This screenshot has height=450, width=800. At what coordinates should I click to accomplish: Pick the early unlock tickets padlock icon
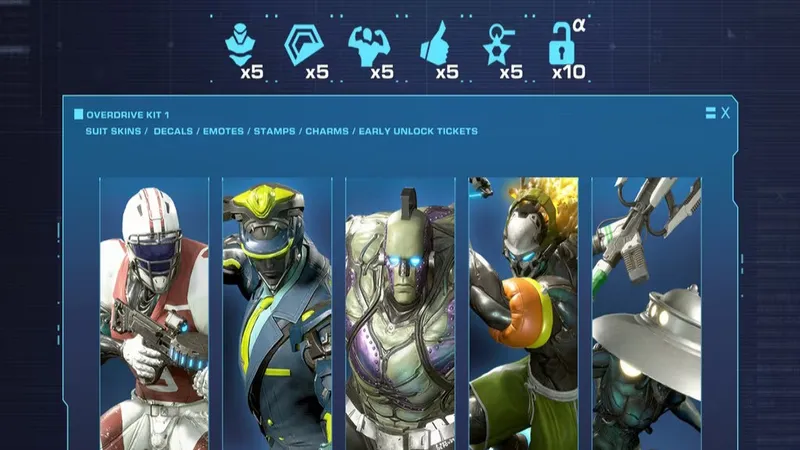tap(563, 46)
